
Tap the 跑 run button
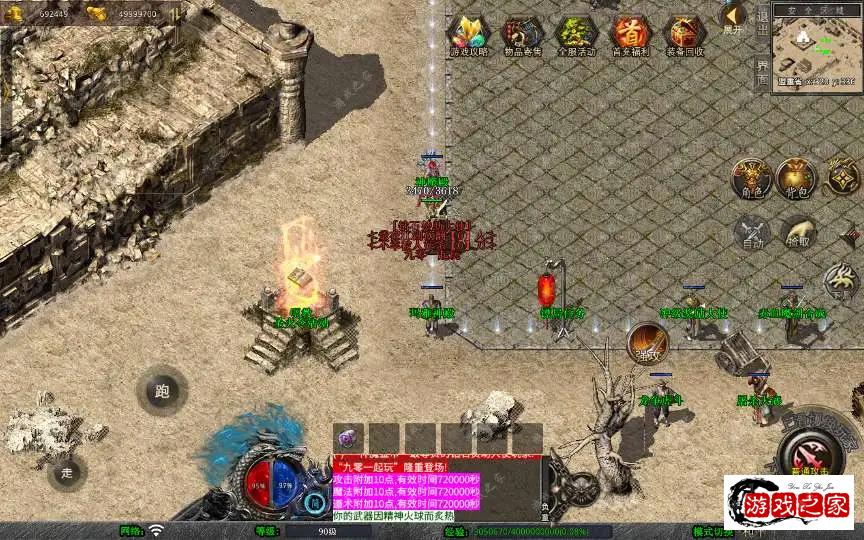(162, 391)
